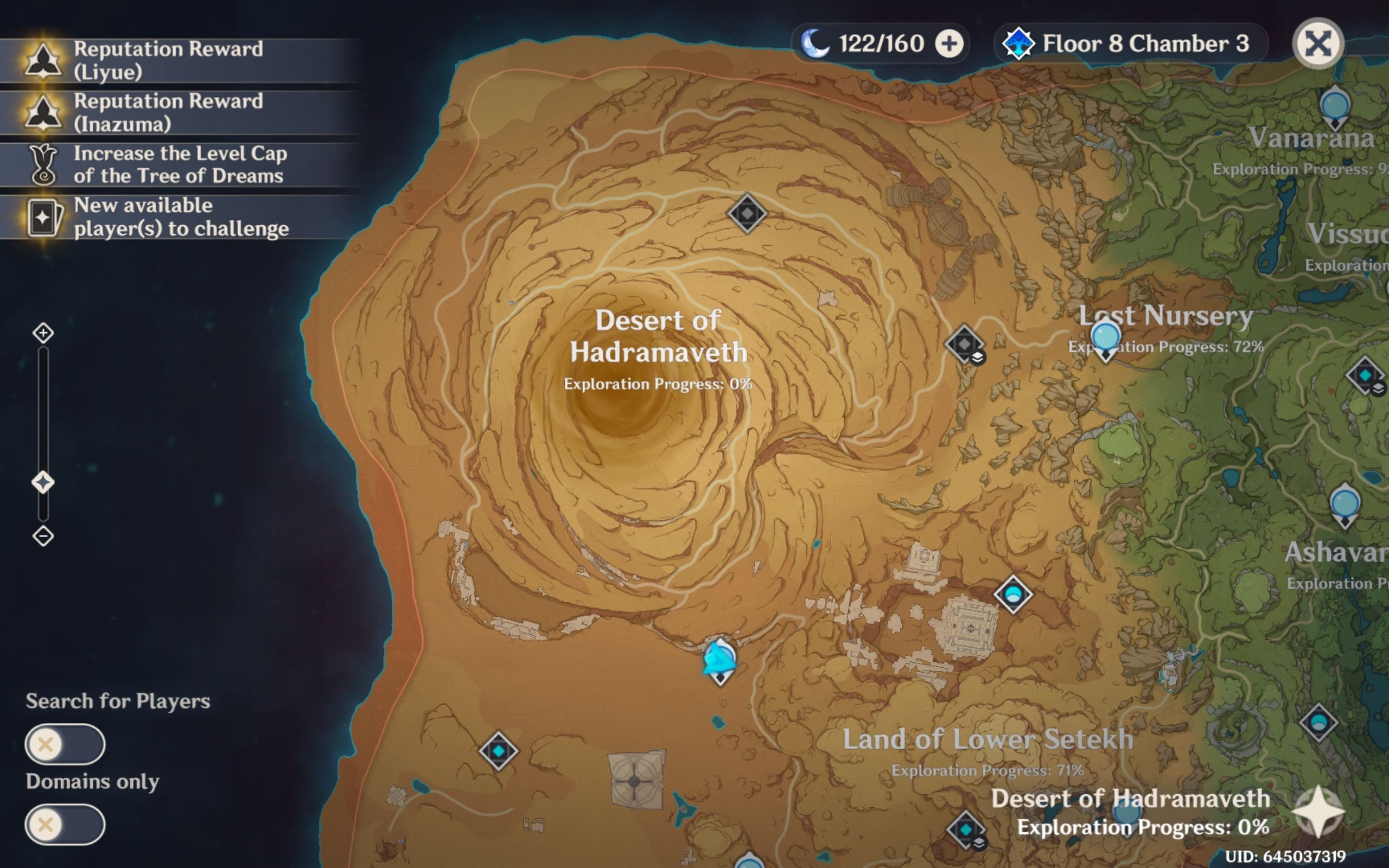The image size is (1389, 868).
Task: Enable the Search for Players toggle
Action: 65,743
